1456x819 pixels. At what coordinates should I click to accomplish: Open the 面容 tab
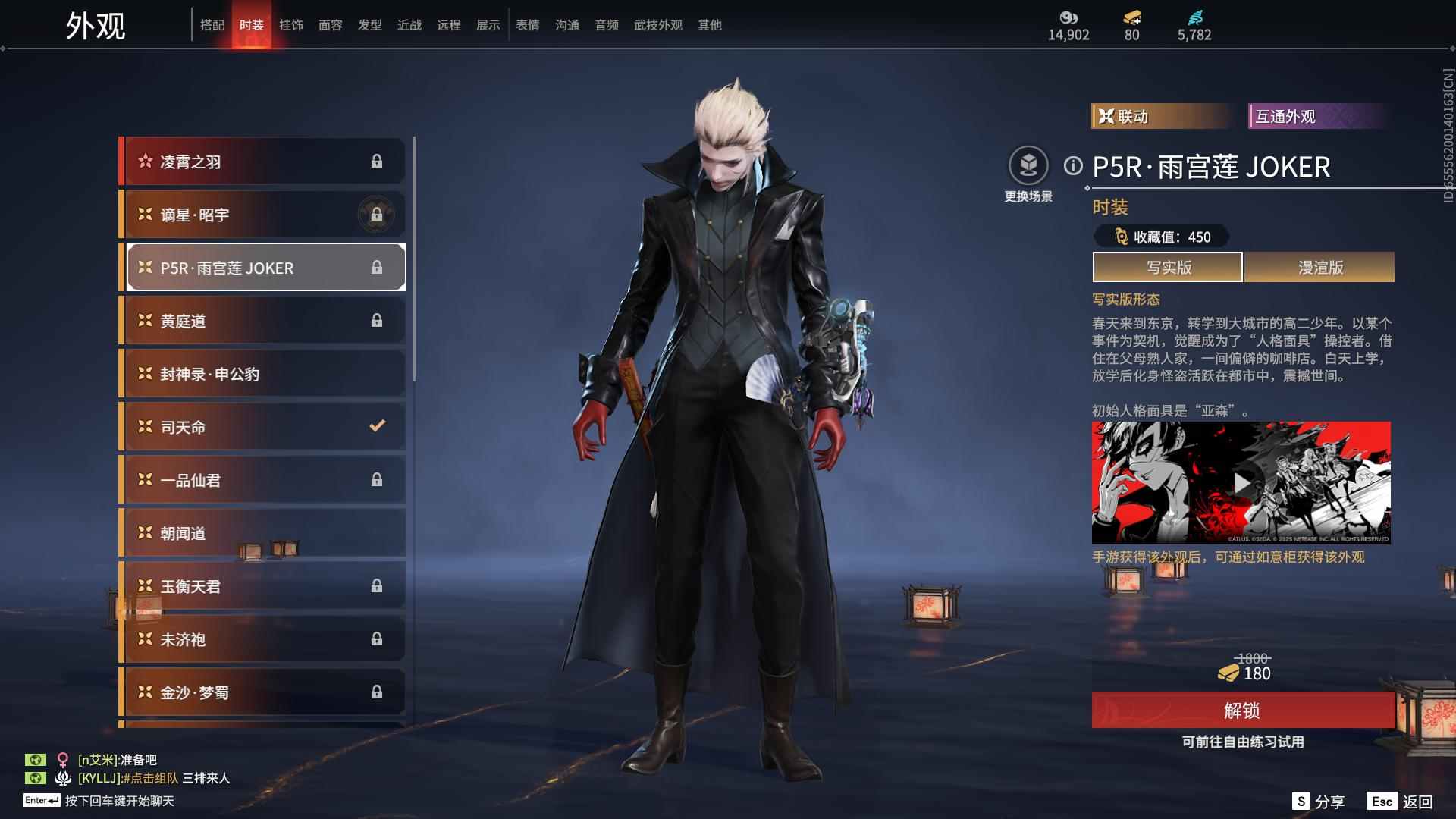tap(331, 25)
